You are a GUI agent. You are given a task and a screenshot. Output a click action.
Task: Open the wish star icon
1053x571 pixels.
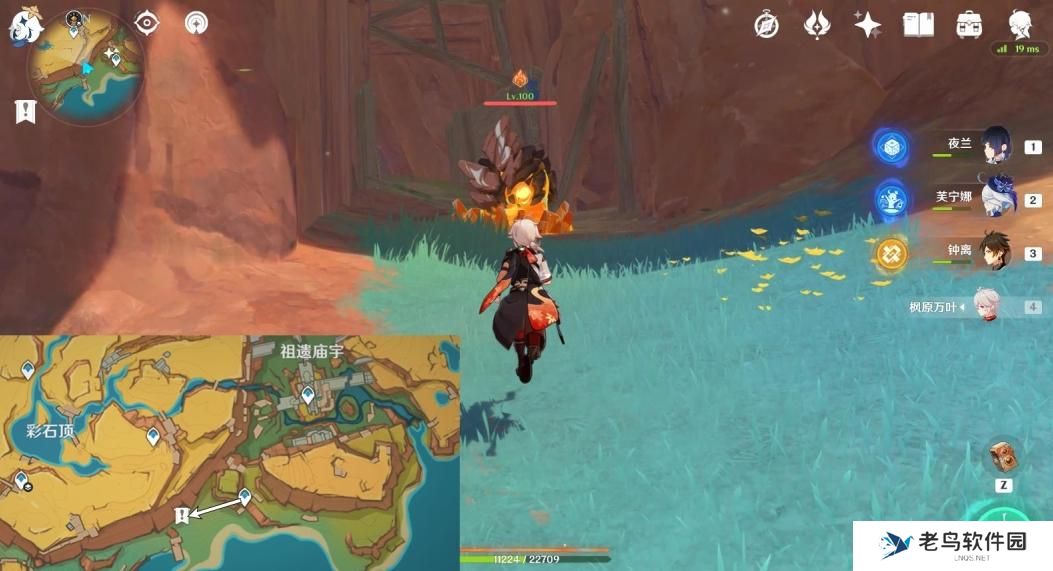(867, 25)
